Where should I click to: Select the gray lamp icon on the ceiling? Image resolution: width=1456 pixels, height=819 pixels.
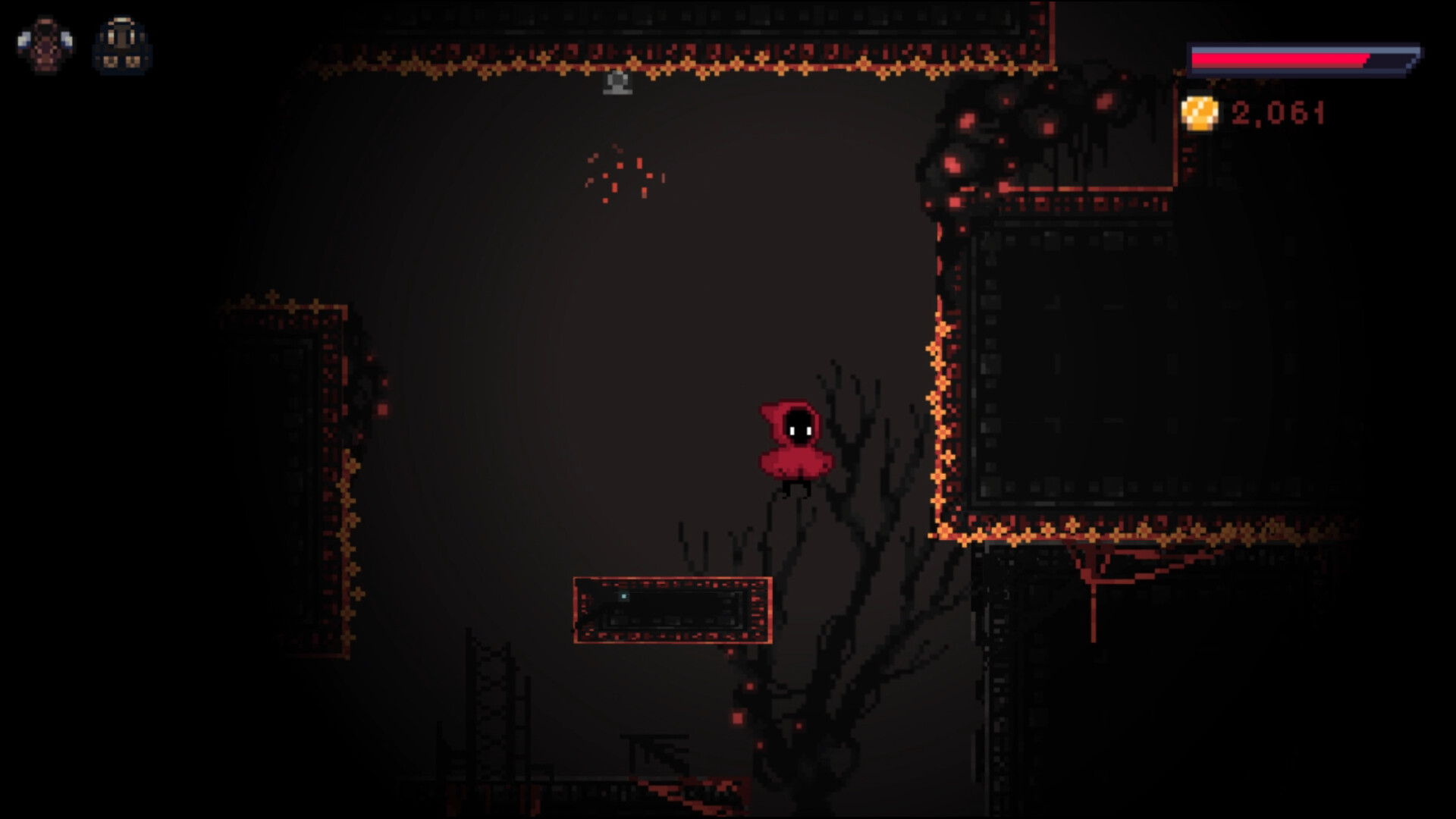pos(617,82)
